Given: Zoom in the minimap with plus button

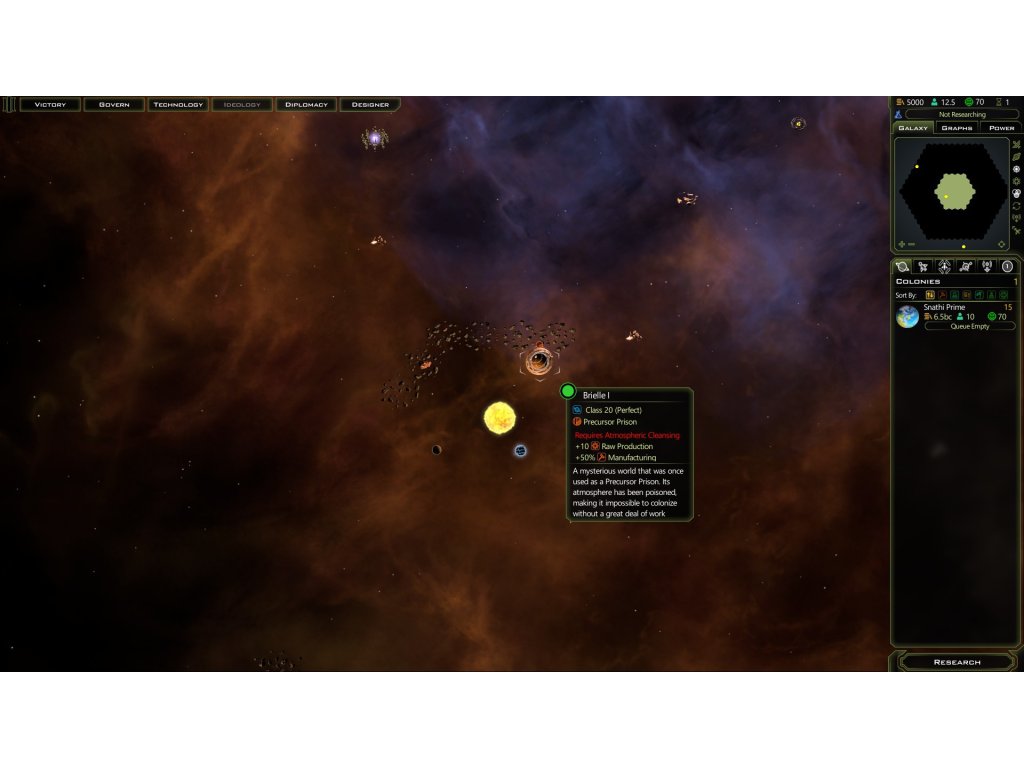Looking at the screenshot, I should pyautogui.click(x=901, y=244).
